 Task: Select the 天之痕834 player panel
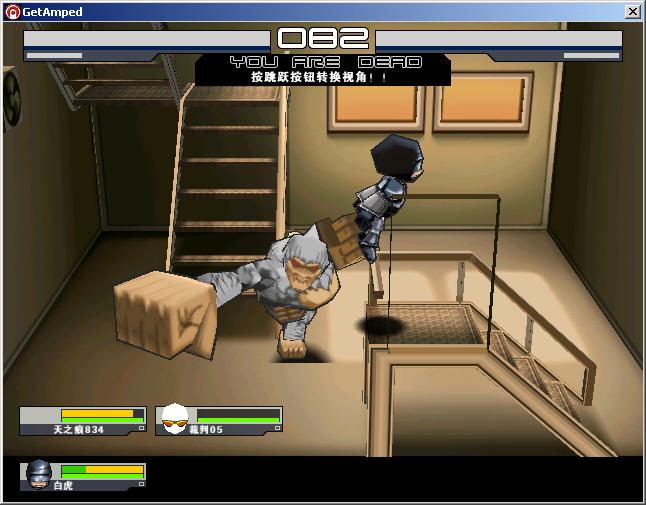tap(83, 421)
